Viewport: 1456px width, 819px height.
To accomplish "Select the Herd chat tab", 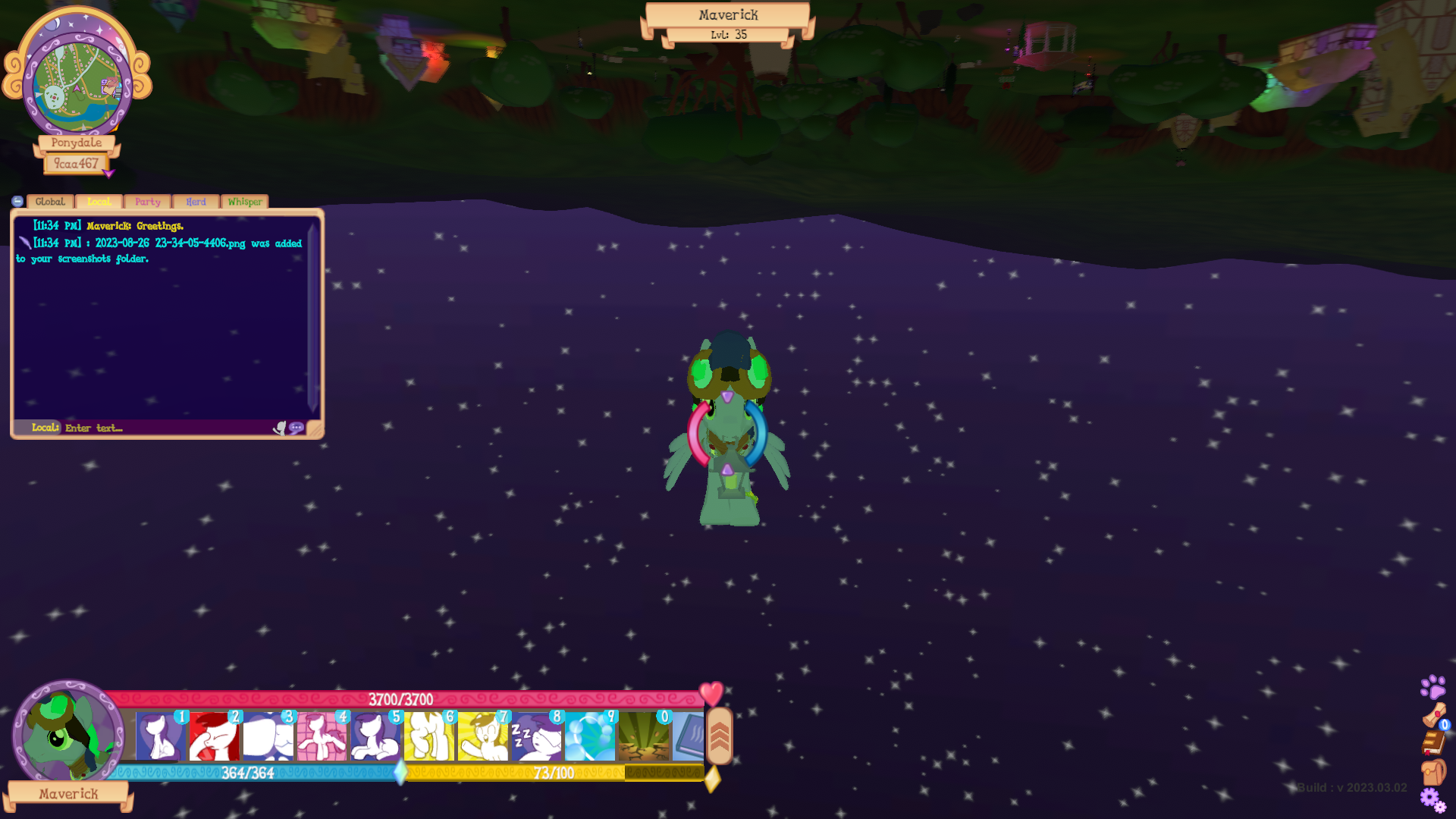I will tap(196, 202).
